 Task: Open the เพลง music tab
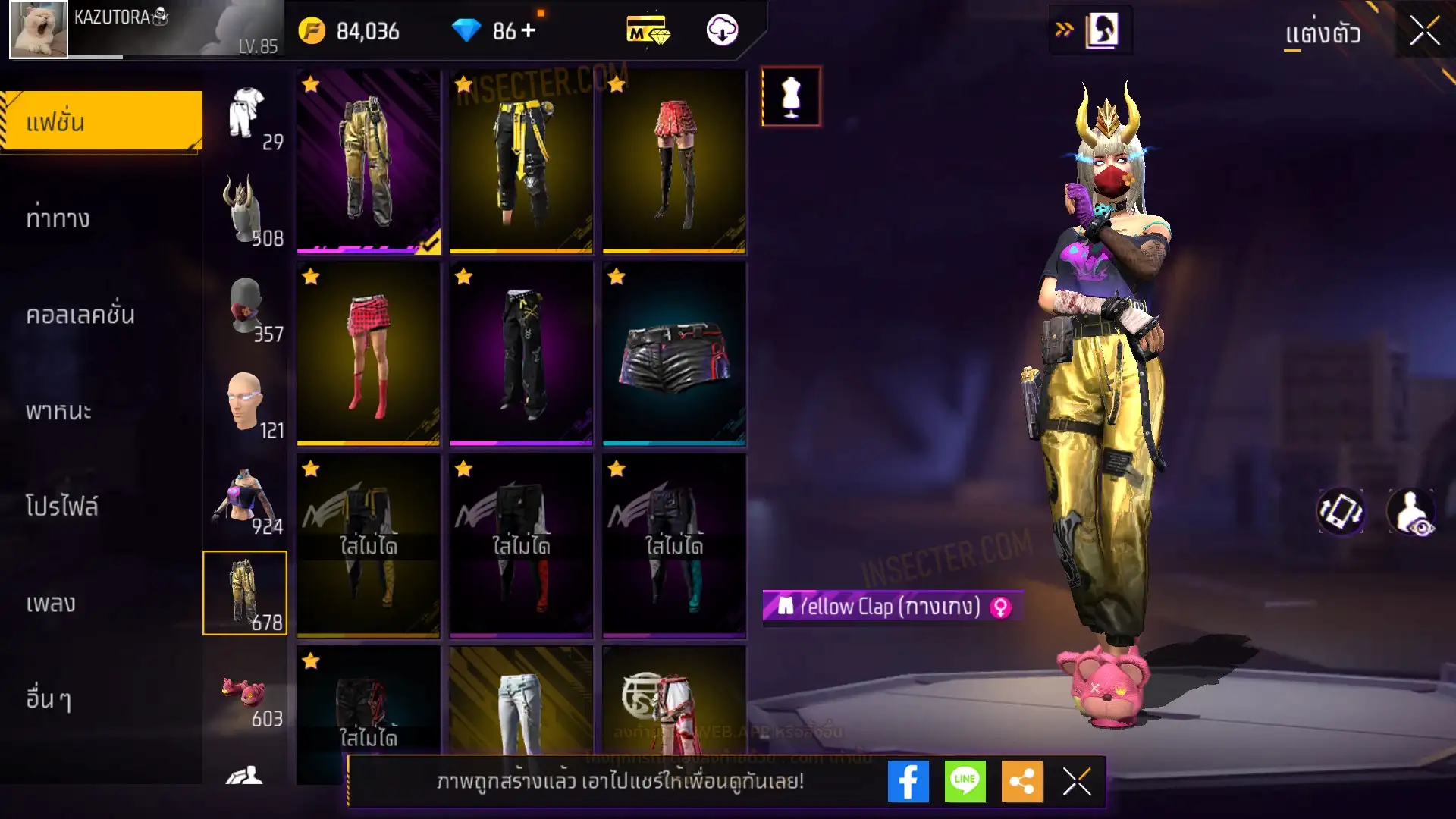pyautogui.click(x=51, y=603)
